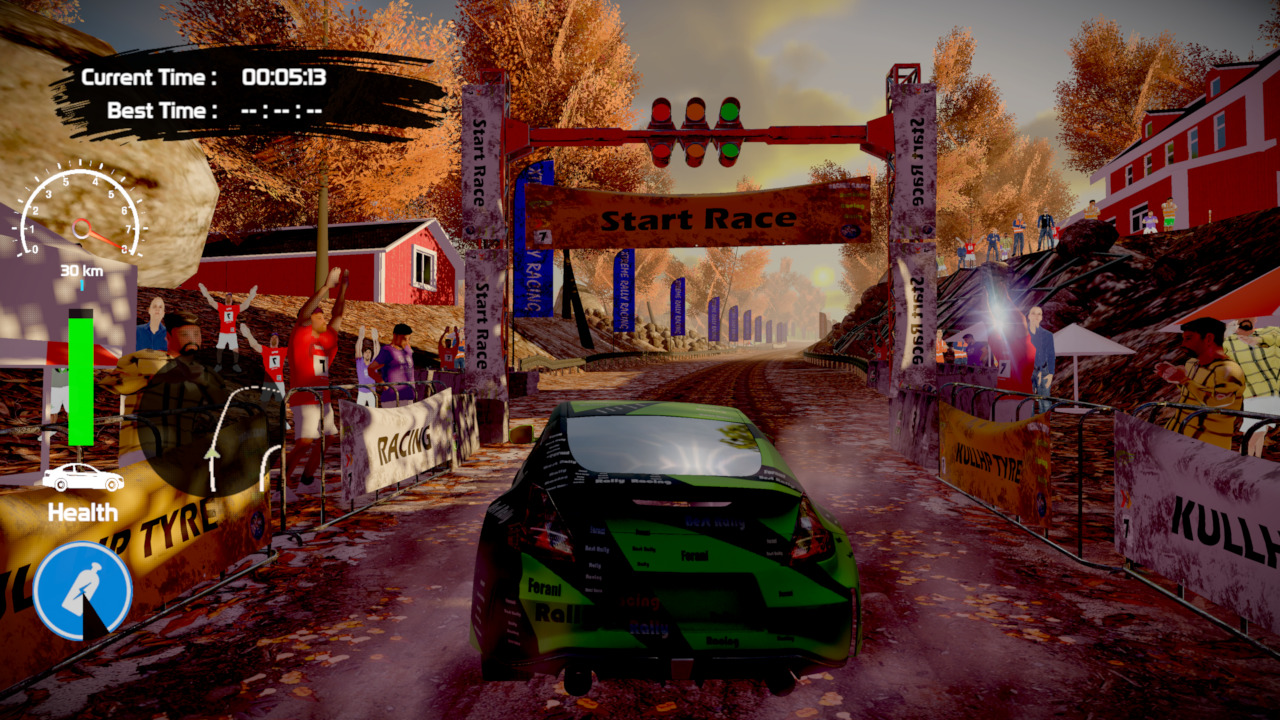This screenshot has width=1280, height=720.
Task: Click the second traffic light cluster
Action: click(x=697, y=152)
